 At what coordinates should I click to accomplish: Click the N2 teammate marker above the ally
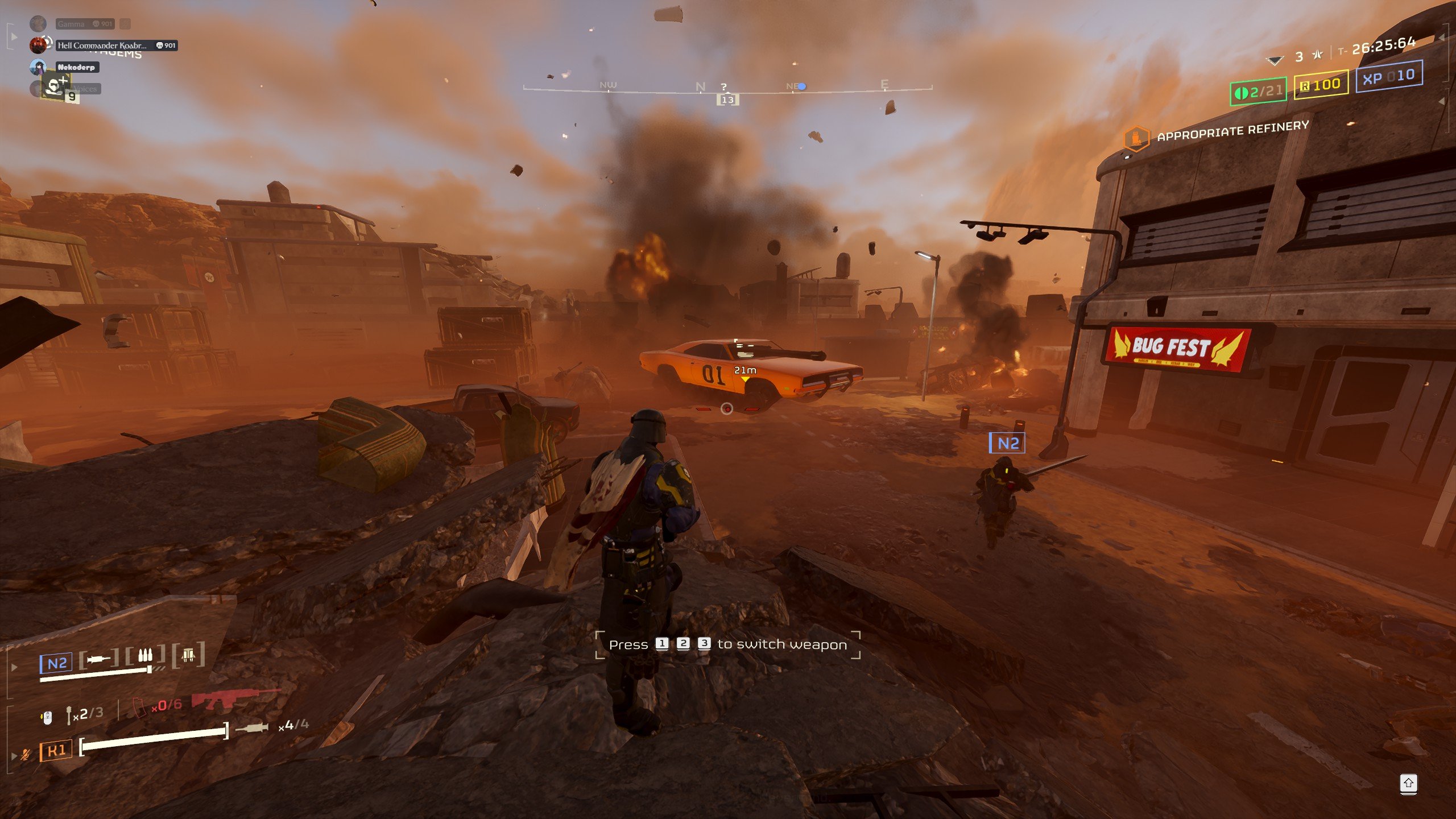pos(1007,443)
